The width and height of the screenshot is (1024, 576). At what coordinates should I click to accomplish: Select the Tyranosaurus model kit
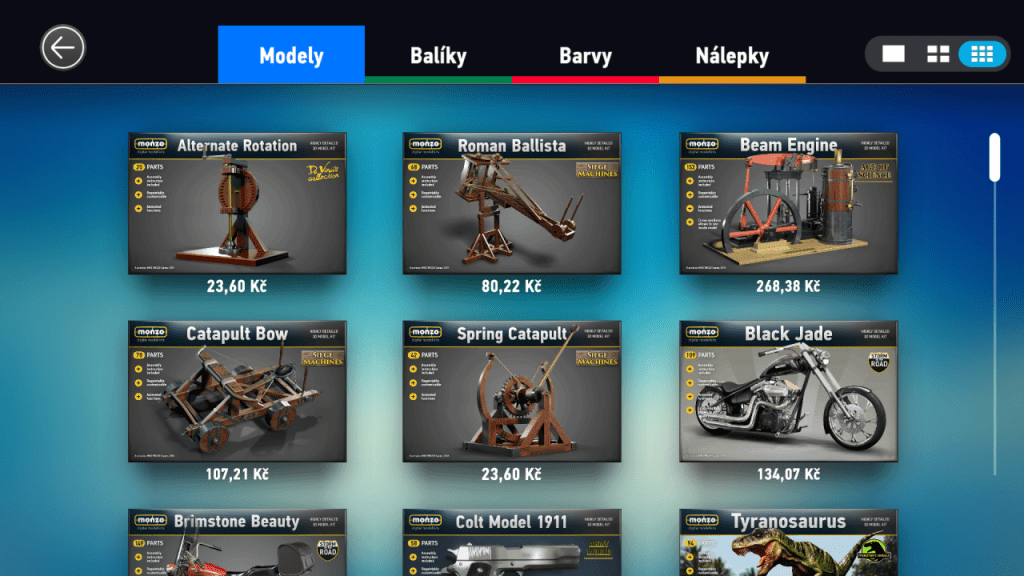788,543
